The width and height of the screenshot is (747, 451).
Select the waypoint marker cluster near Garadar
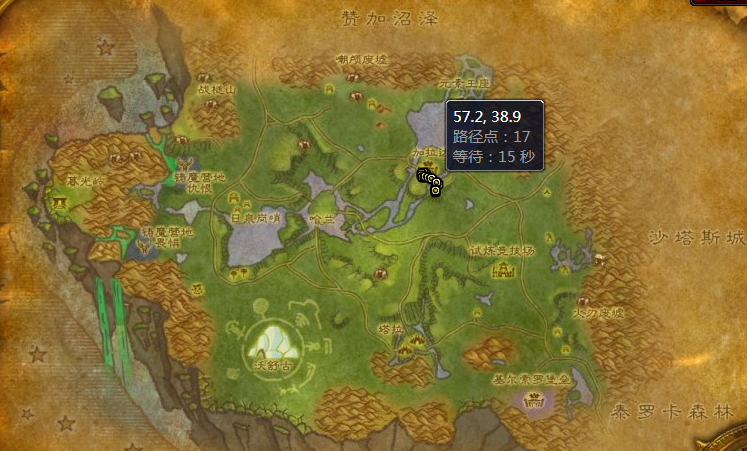click(430, 180)
